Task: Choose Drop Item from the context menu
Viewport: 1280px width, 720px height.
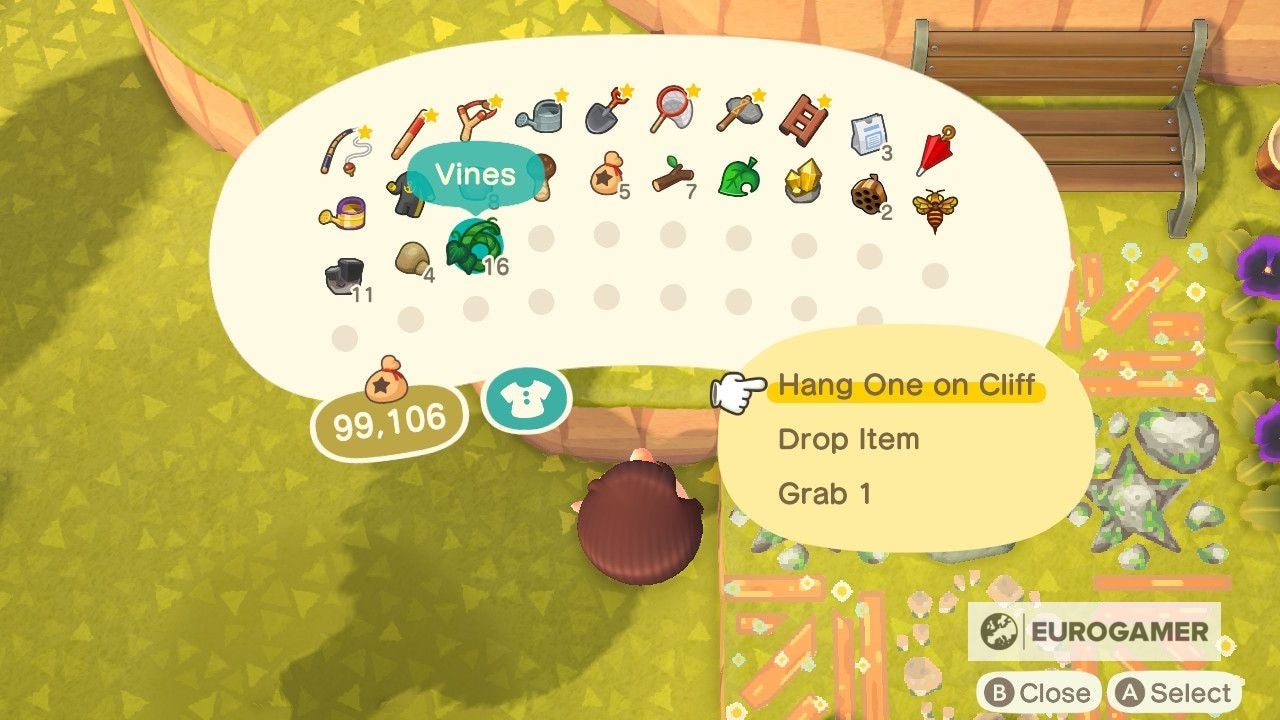Action: (850, 438)
